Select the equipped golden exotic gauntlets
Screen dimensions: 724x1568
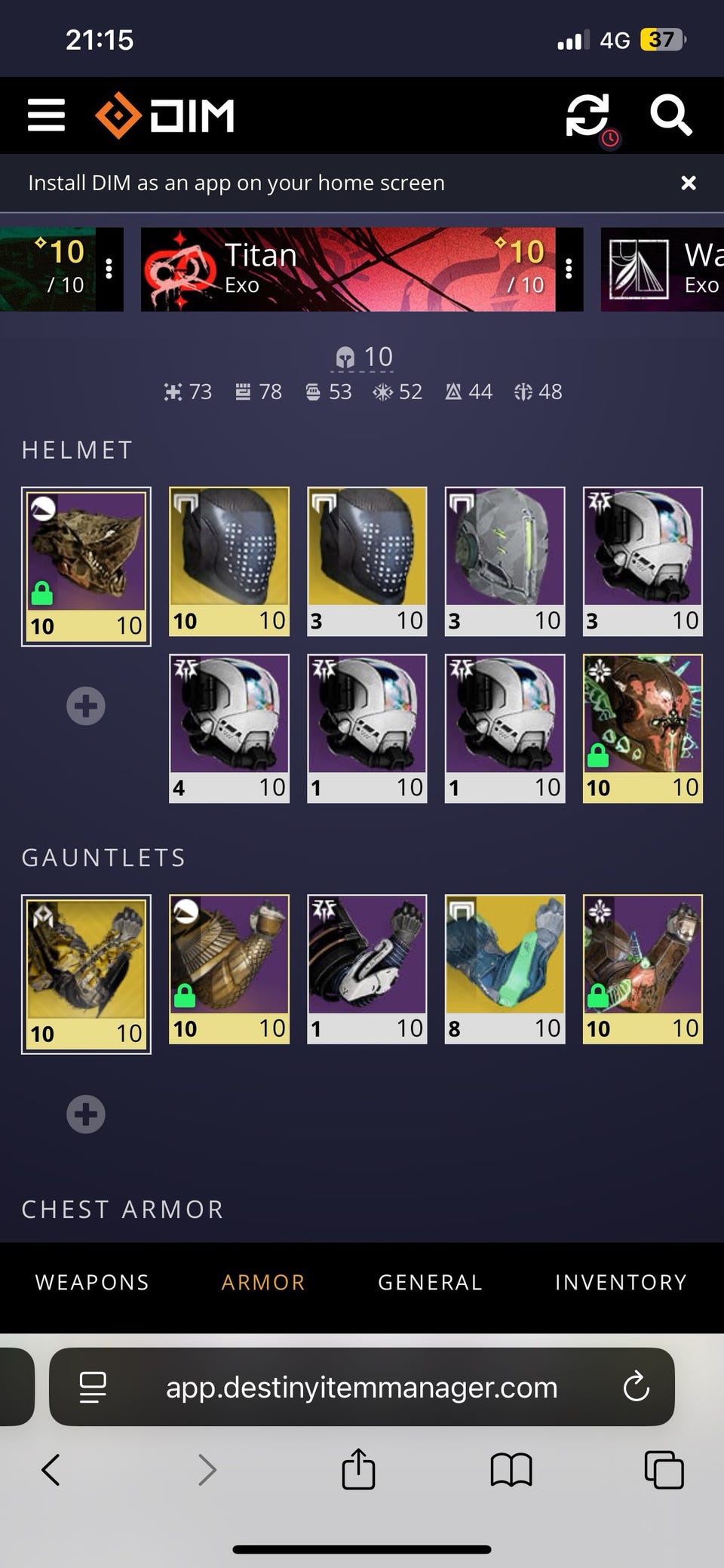(86, 973)
